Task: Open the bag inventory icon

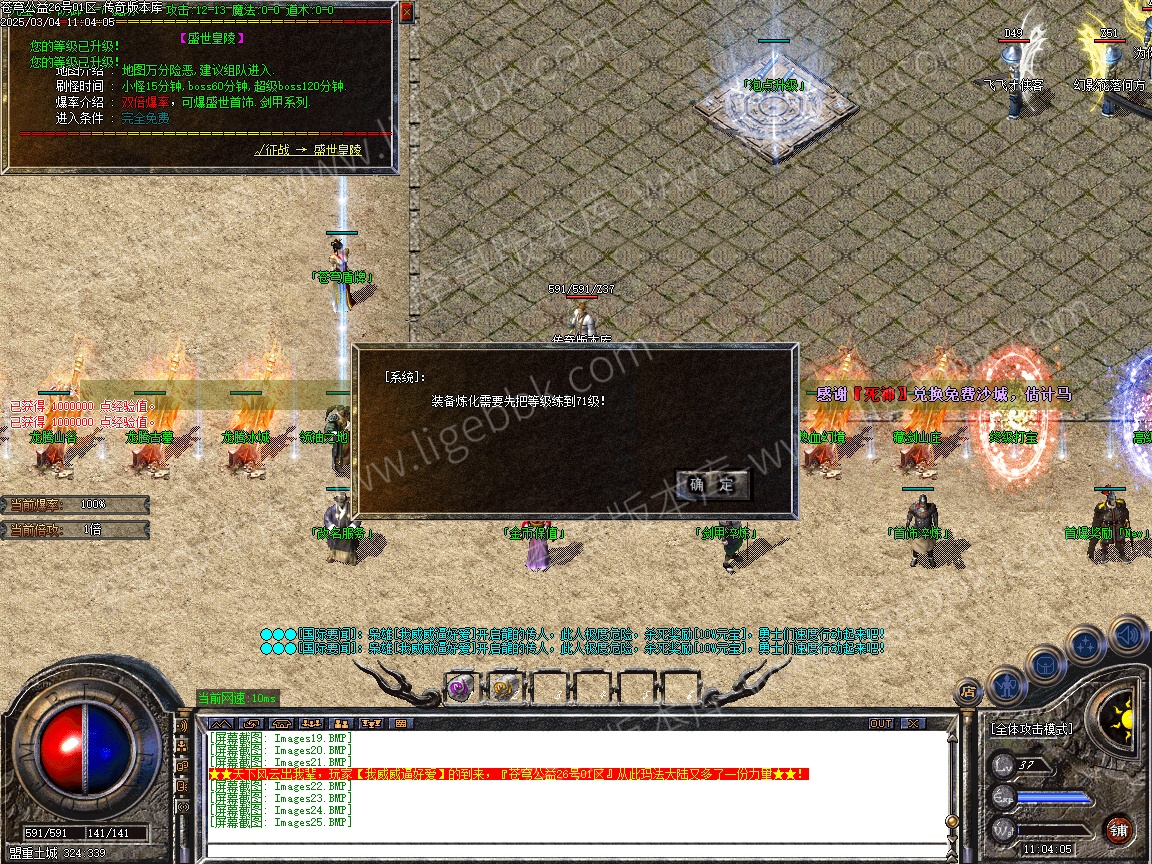Action: [1045, 663]
